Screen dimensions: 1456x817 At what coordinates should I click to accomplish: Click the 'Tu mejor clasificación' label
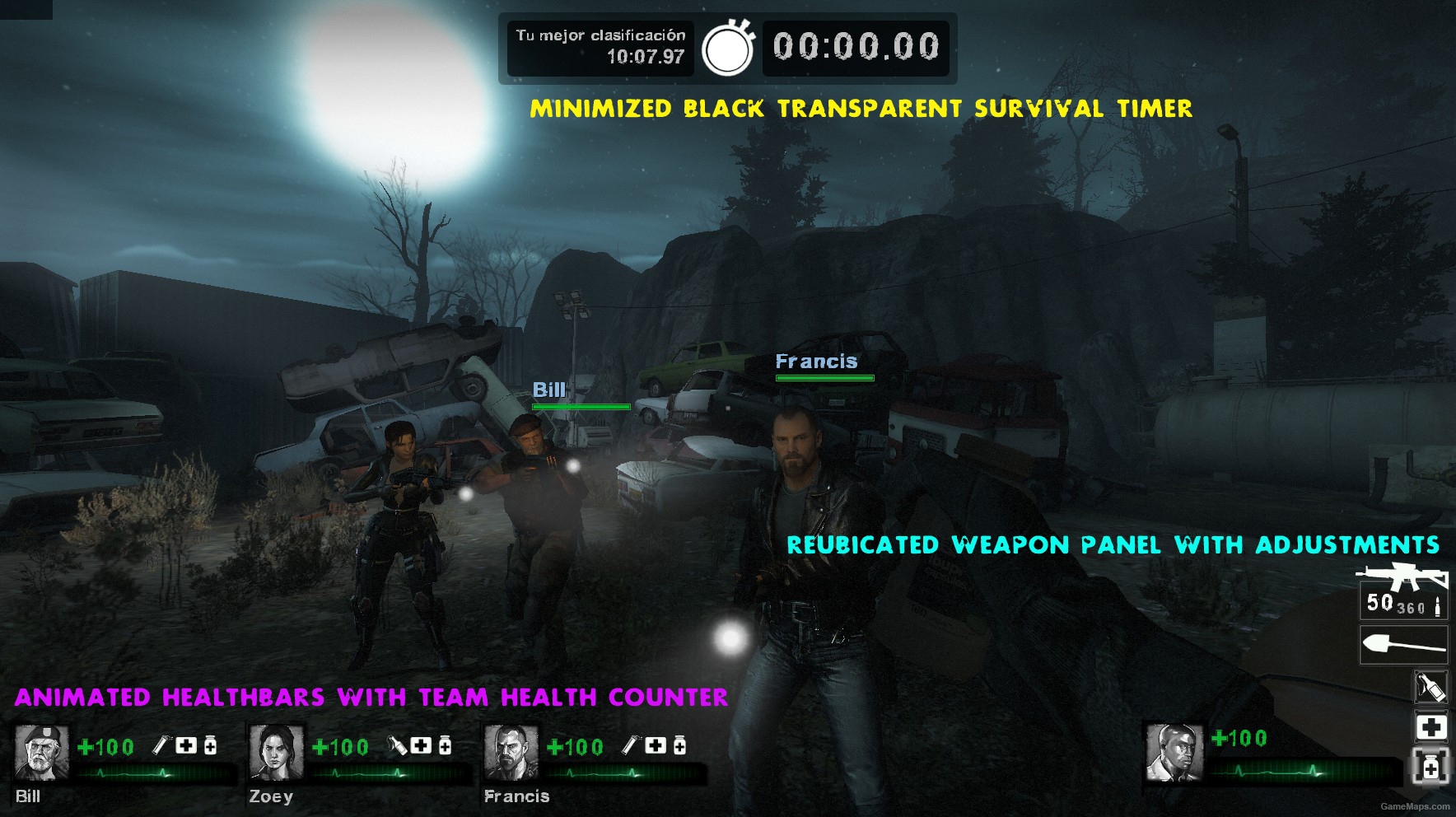[x=599, y=35]
